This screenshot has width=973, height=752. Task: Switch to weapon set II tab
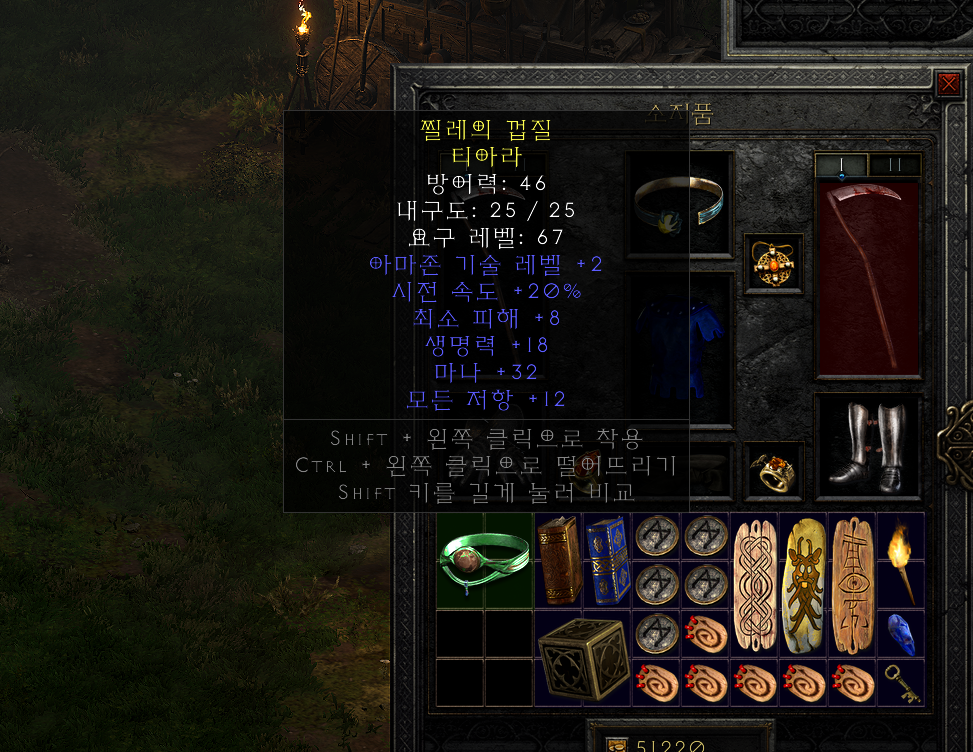(894, 165)
